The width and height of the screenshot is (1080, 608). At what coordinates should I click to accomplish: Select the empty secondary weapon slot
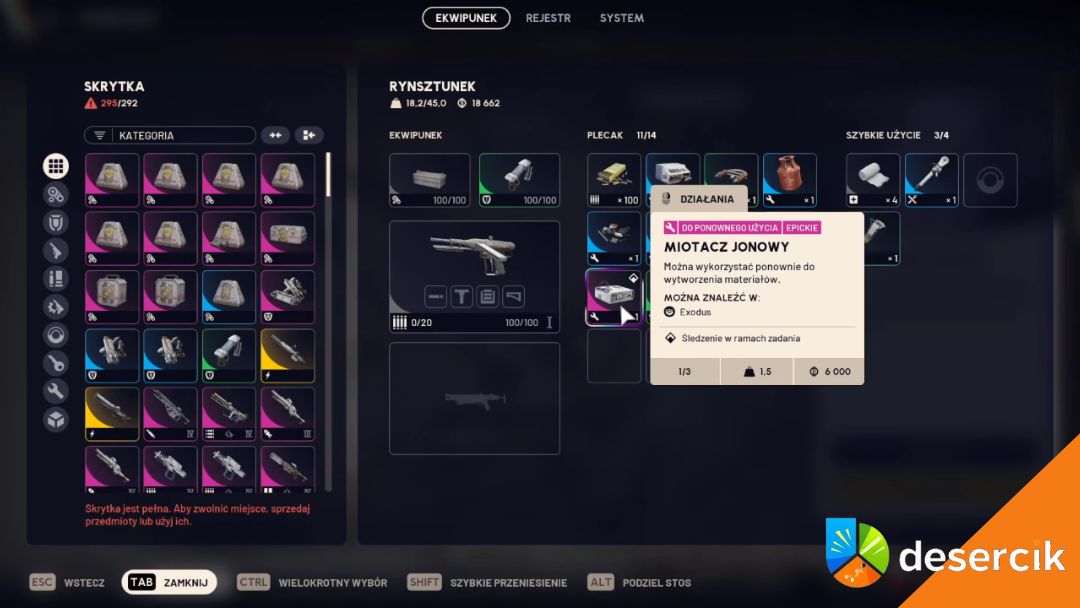[474, 398]
